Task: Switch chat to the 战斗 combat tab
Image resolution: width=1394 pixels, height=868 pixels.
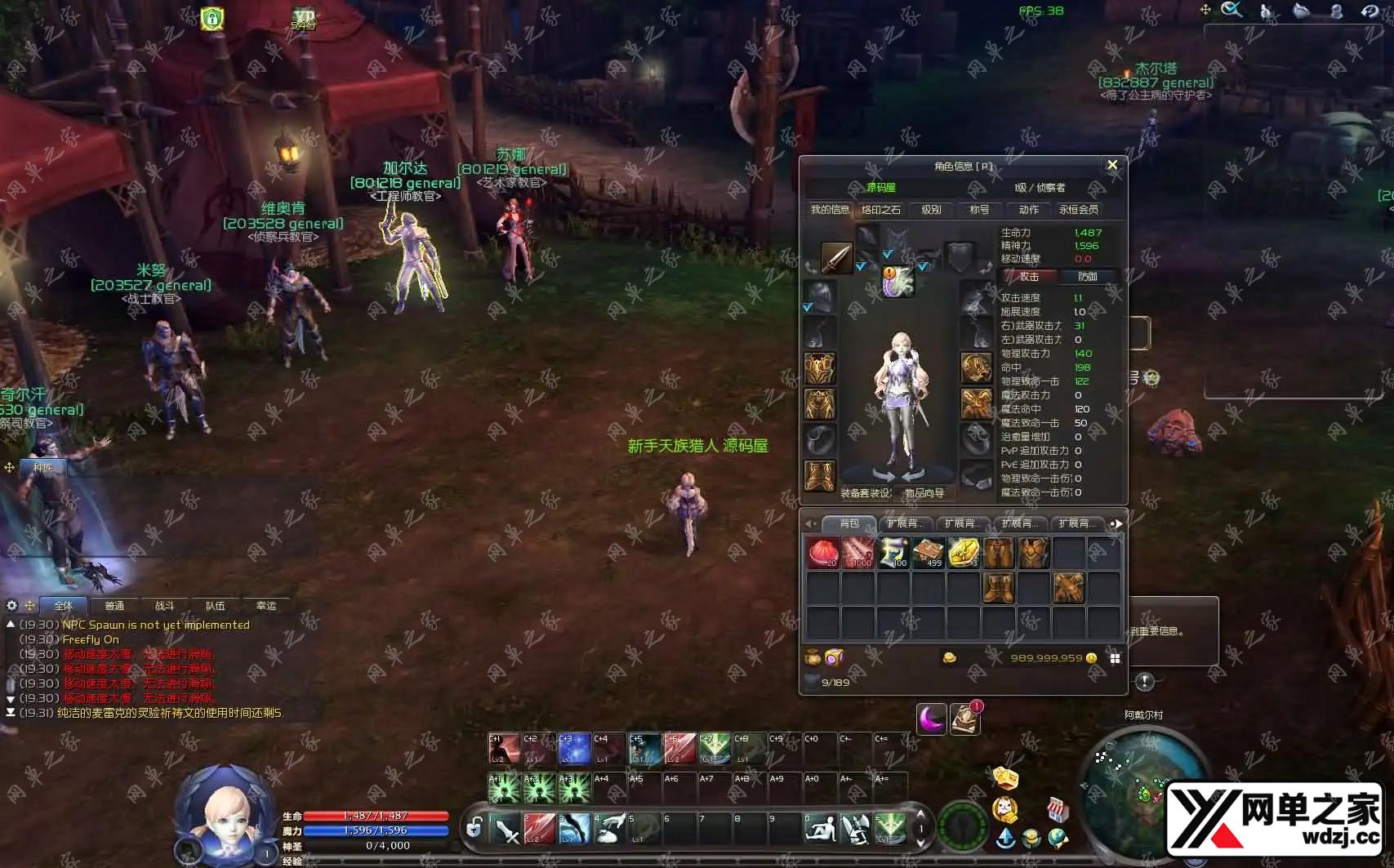Action: [x=164, y=606]
